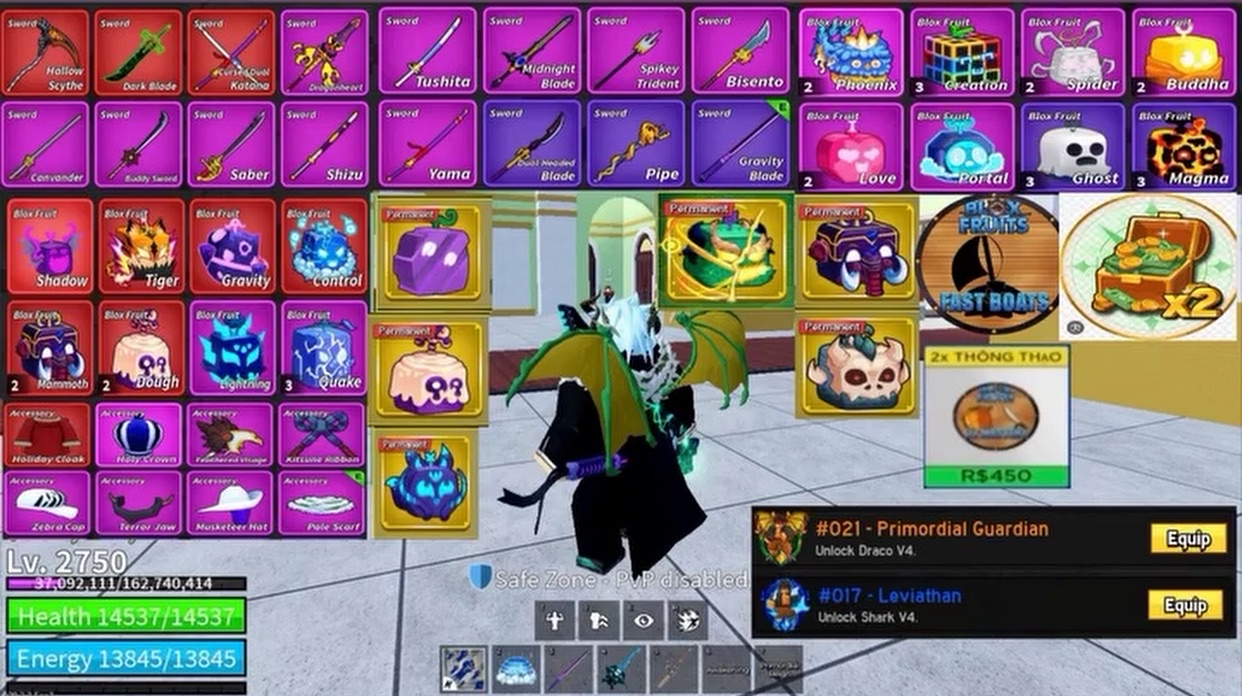This screenshot has height=696, width=1242.
Task: Select the x2 money gamepass icon
Action: 1148,266
